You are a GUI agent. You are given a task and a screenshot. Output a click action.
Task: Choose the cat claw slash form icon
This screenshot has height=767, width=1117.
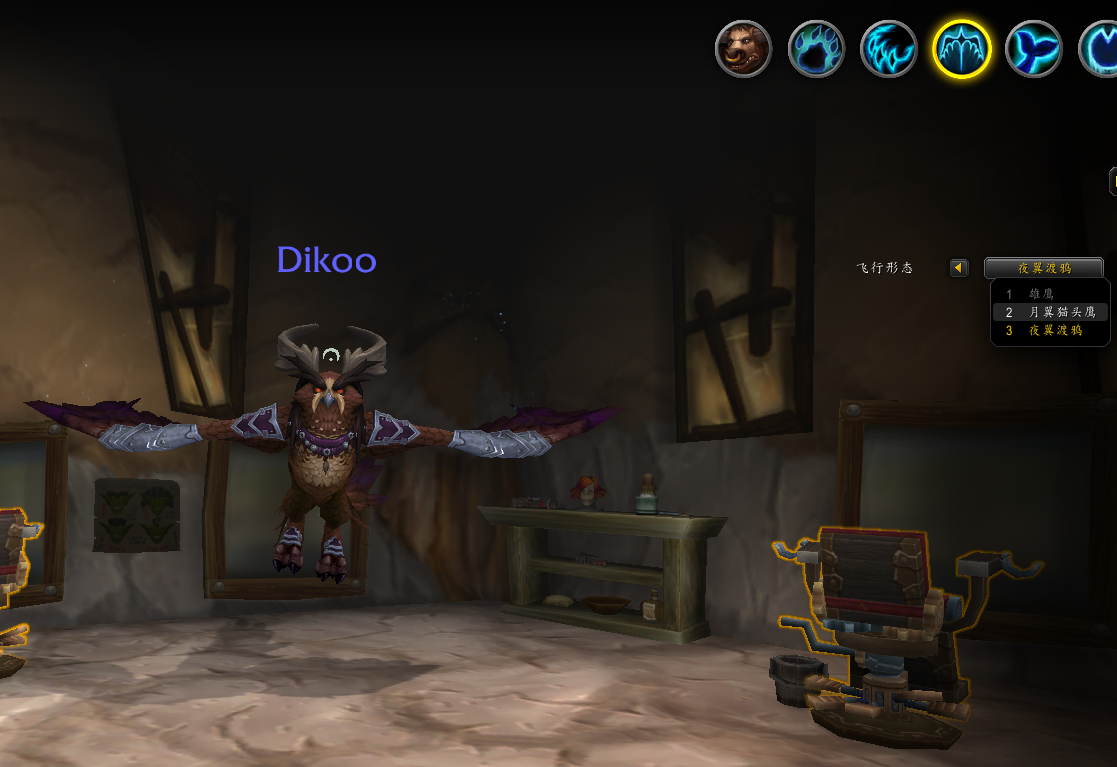pyautogui.click(x=889, y=49)
